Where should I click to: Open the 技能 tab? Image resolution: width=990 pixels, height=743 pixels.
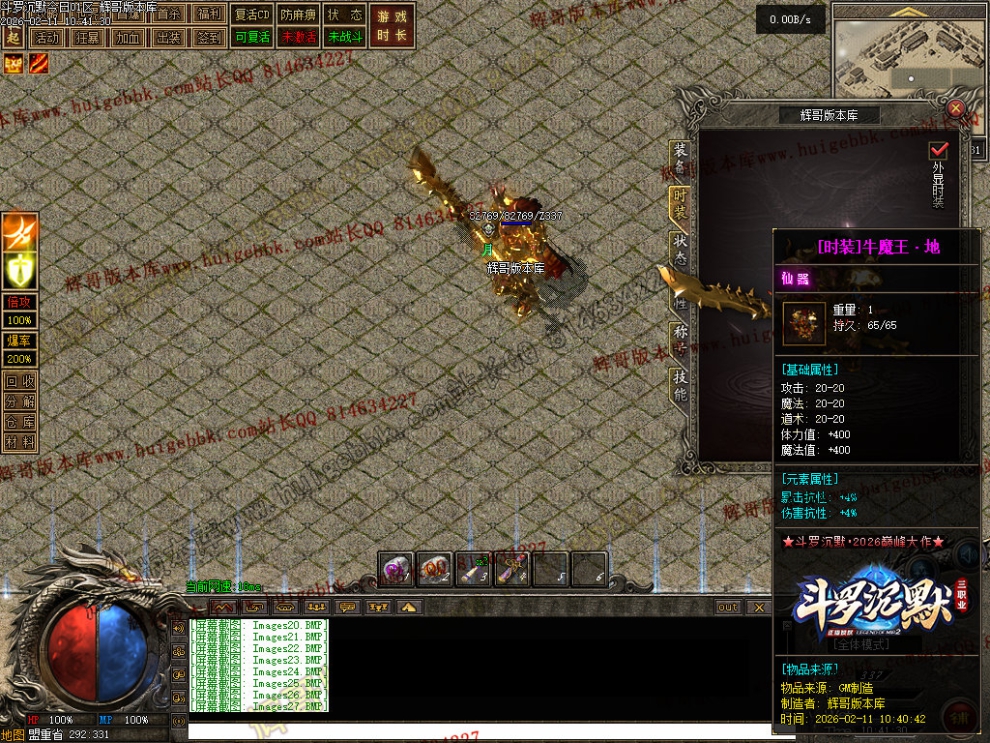tap(680, 384)
